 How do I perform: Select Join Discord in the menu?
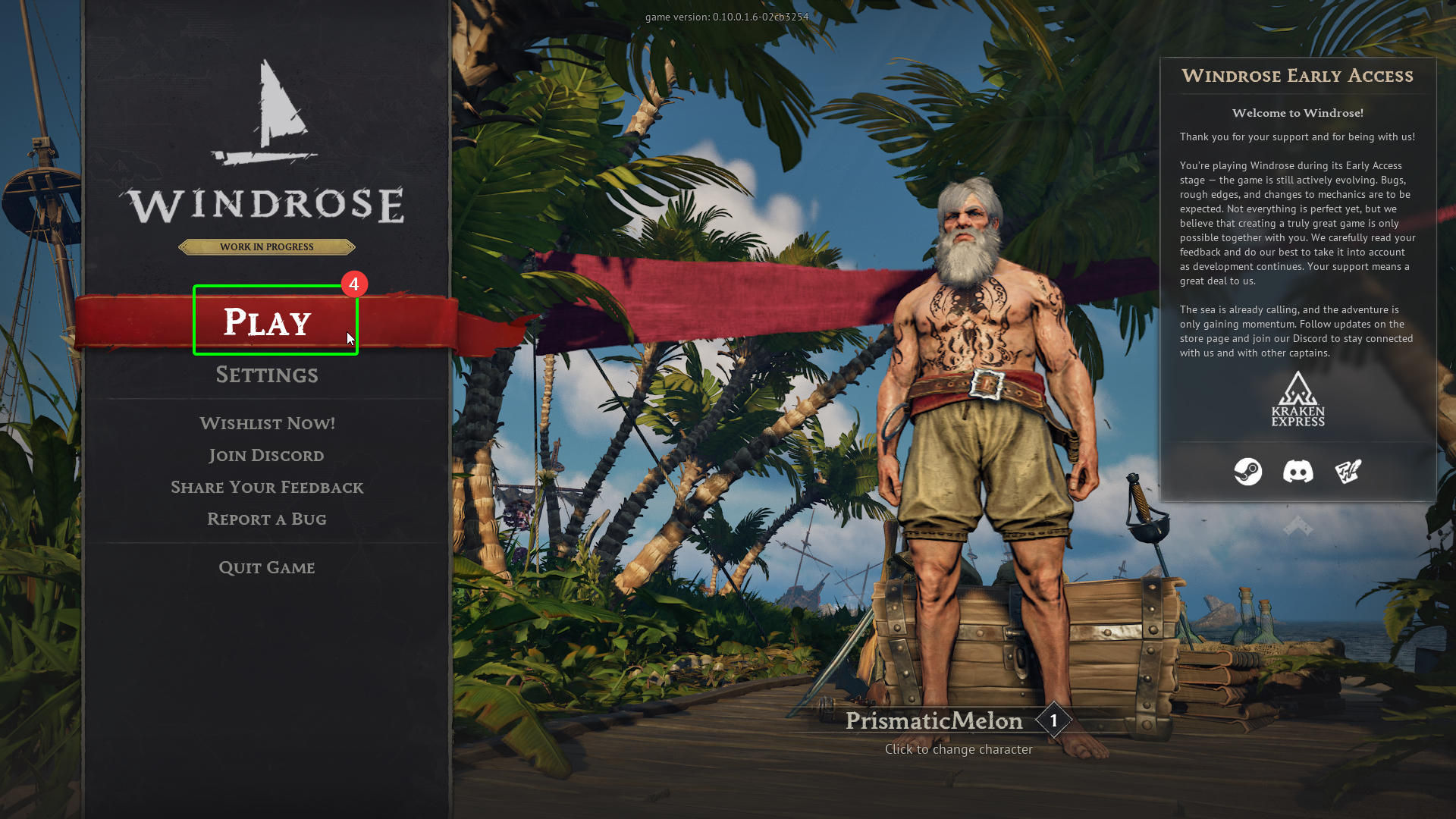[x=266, y=455]
